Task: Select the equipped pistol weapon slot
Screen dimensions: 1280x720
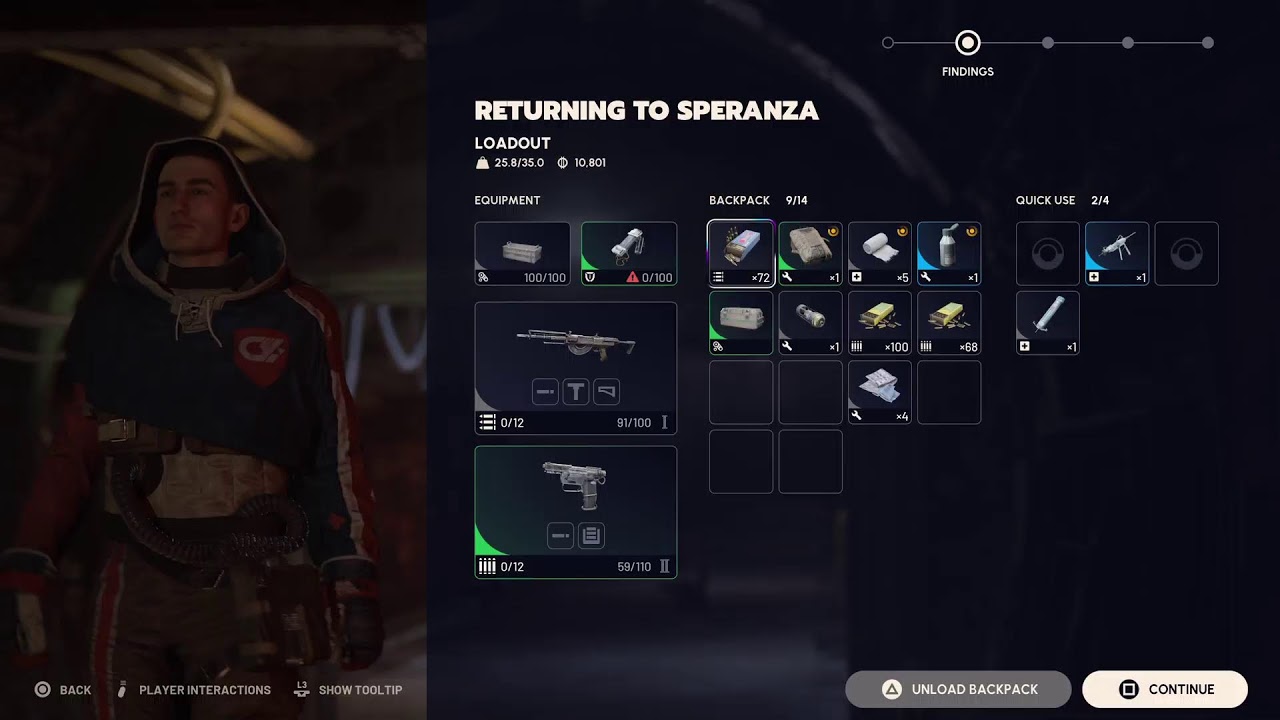Action: (575, 512)
